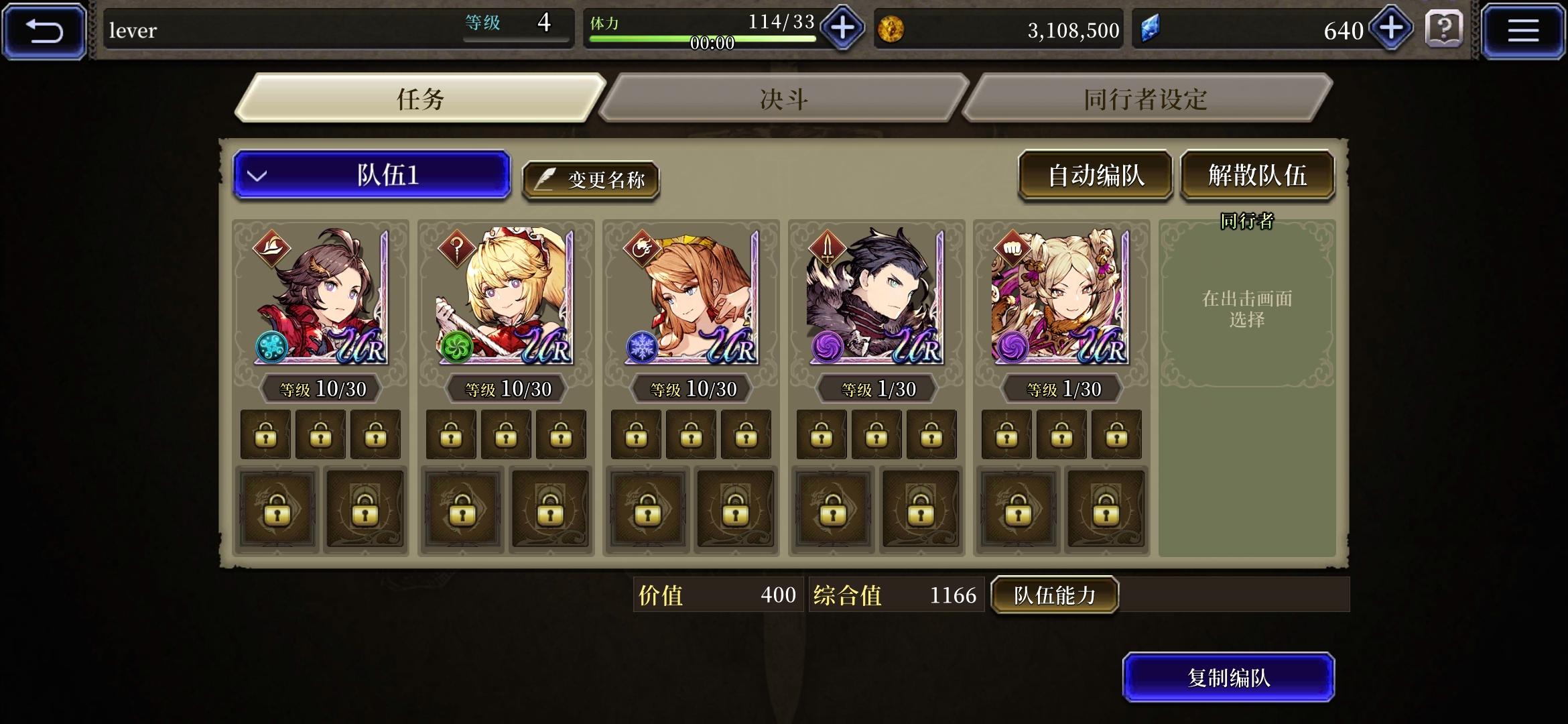Tap the chevron arrow beside 队伍1
Viewport: 1568px width, 724px height.
pos(256,177)
